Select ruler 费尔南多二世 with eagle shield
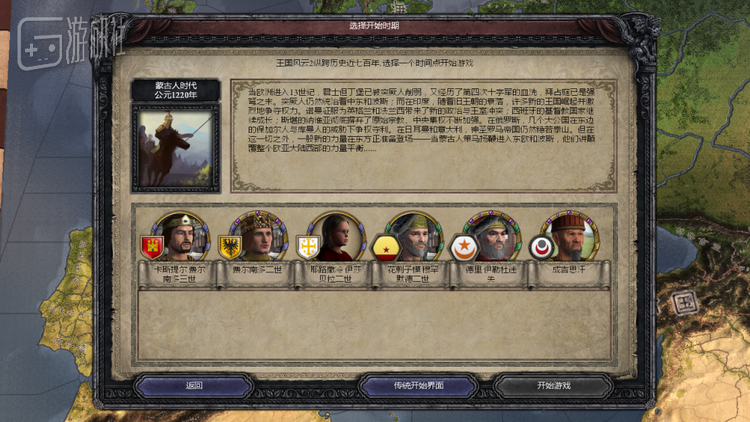 (259, 238)
